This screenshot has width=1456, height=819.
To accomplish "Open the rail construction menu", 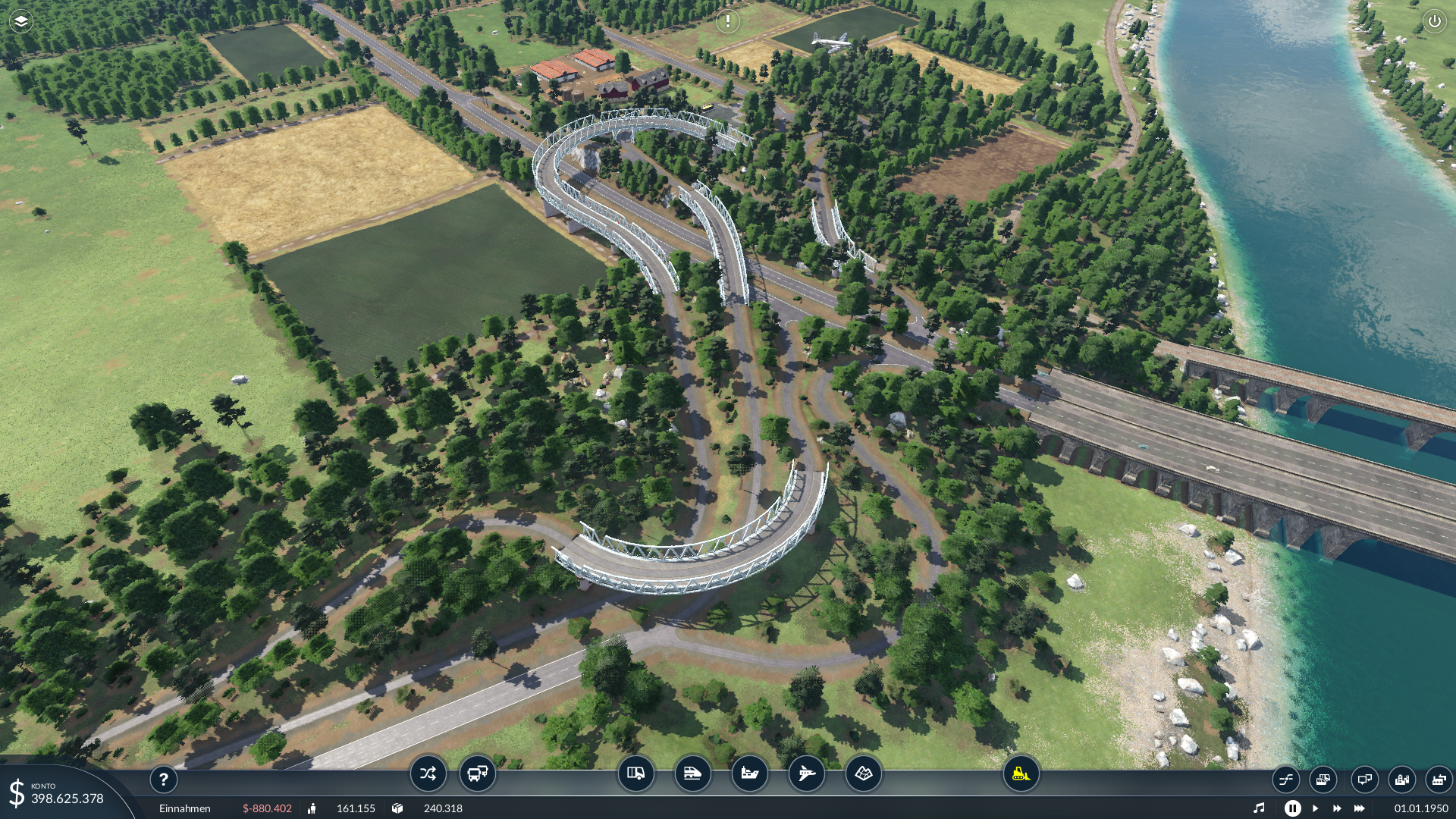I will pyautogui.click(x=692, y=773).
